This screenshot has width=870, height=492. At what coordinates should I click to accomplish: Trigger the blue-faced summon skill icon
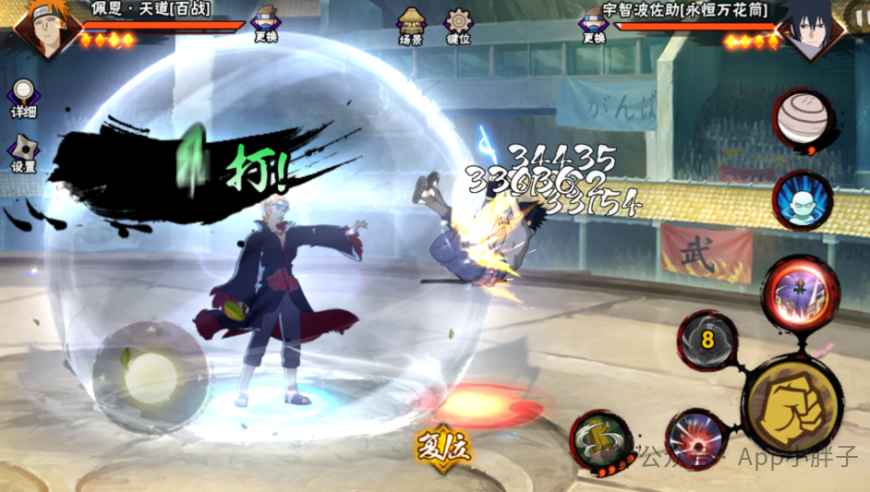803,200
